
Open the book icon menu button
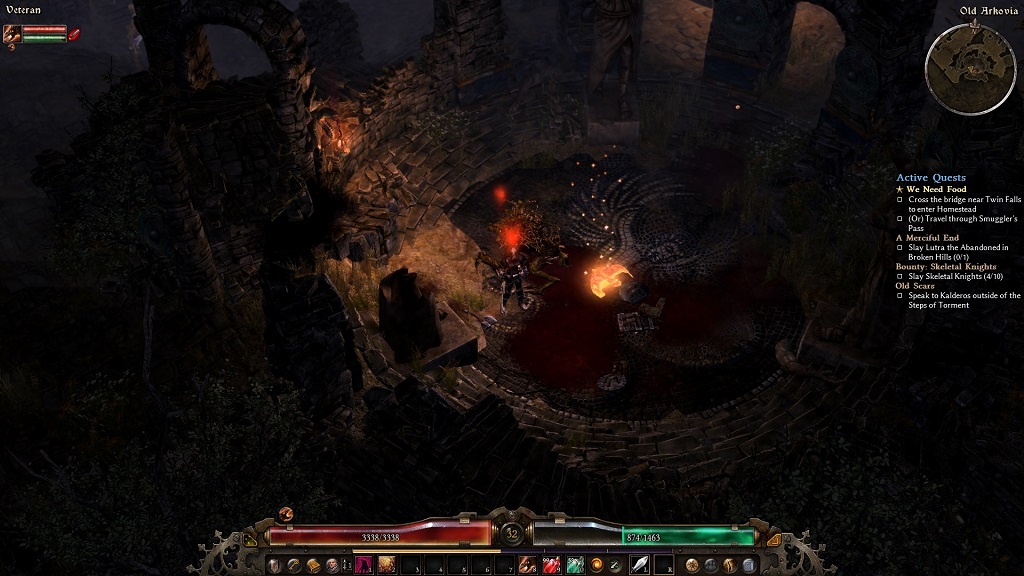tap(313, 565)
